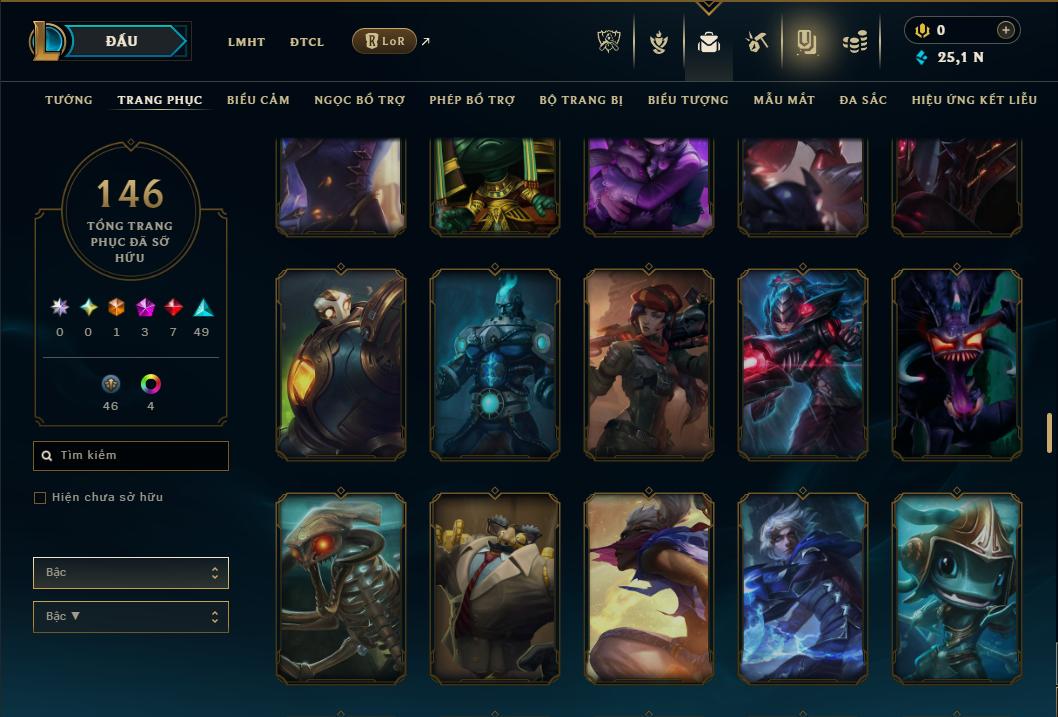
Task: Open the LMHT home link
Action: [246, 42]
